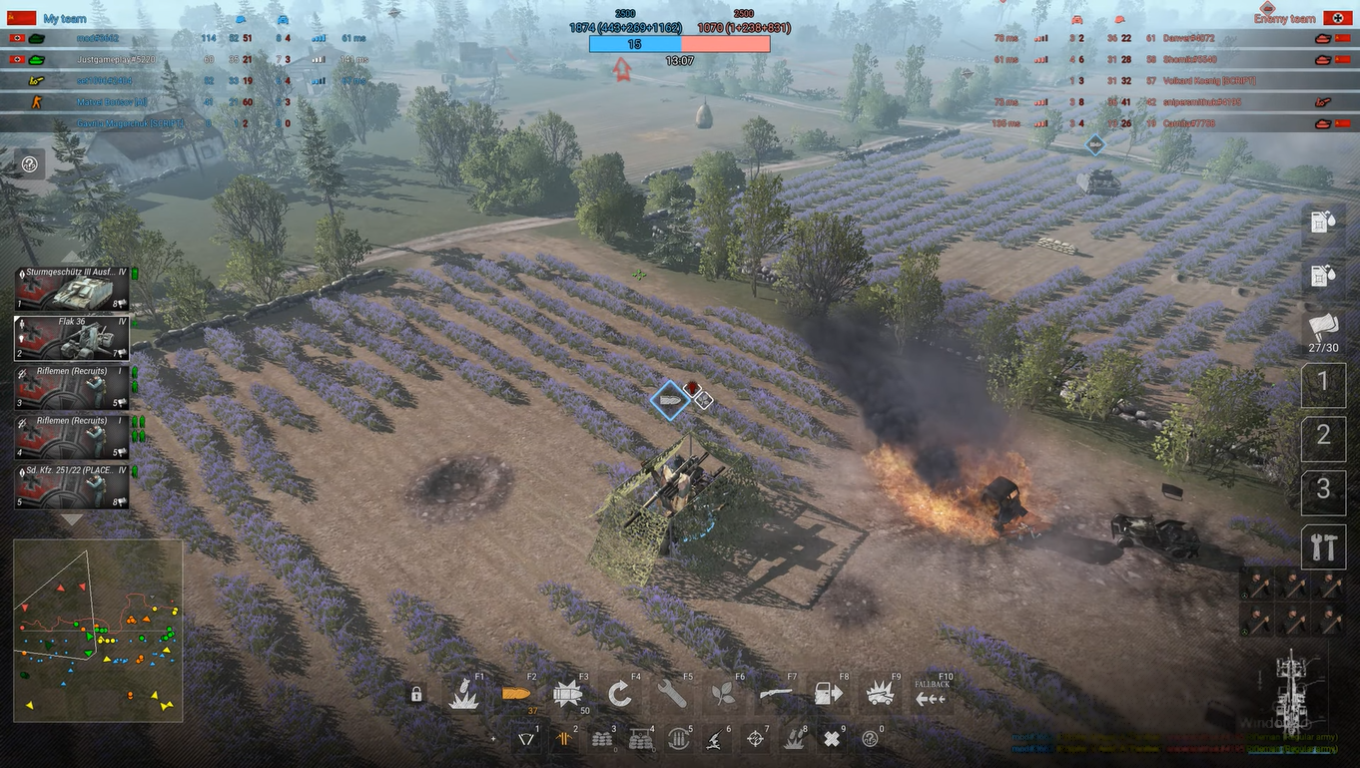Open the question-mark help icon top left

29,164
